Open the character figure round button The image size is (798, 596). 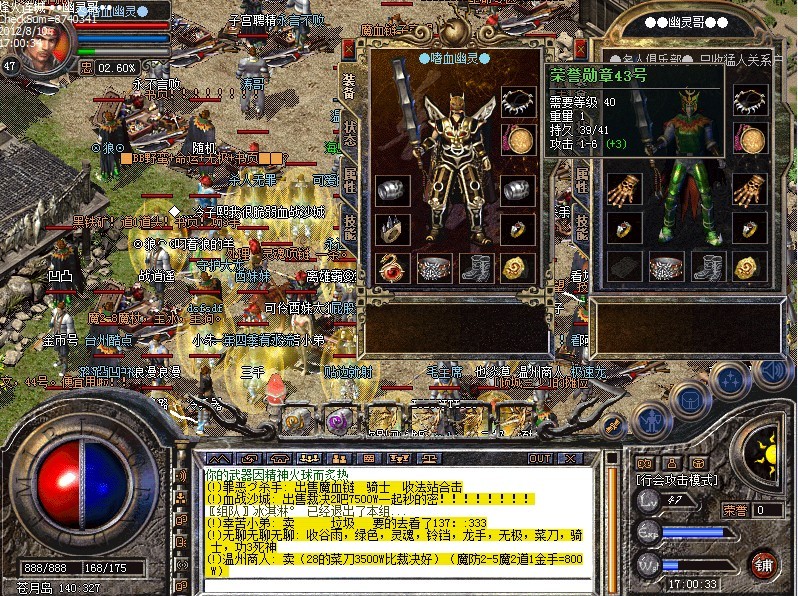[651, 420]
